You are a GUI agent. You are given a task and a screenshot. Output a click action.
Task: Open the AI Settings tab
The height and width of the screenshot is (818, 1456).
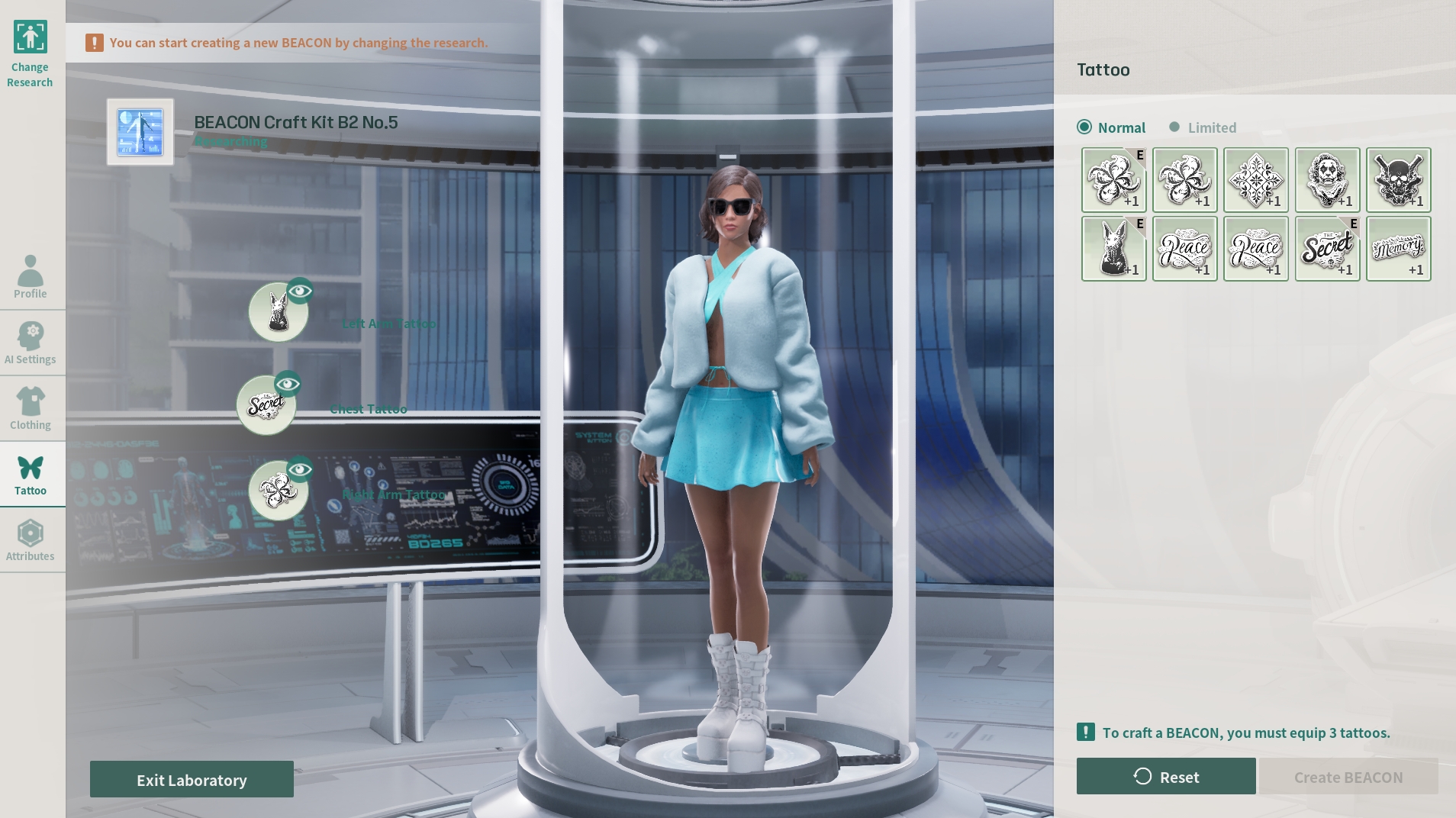coord(31,342)
